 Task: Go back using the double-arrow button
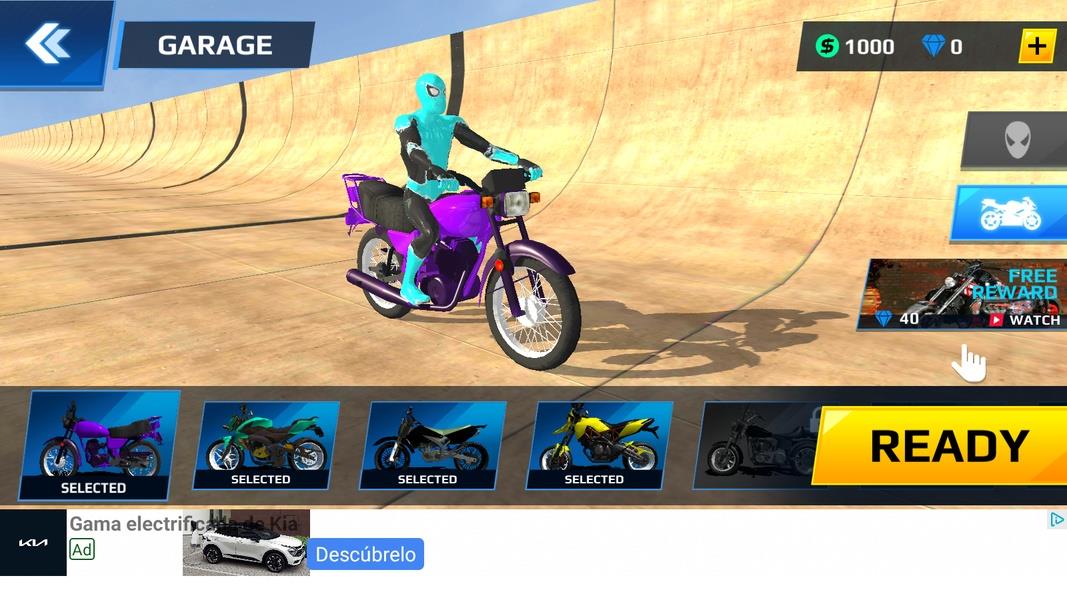48,43
